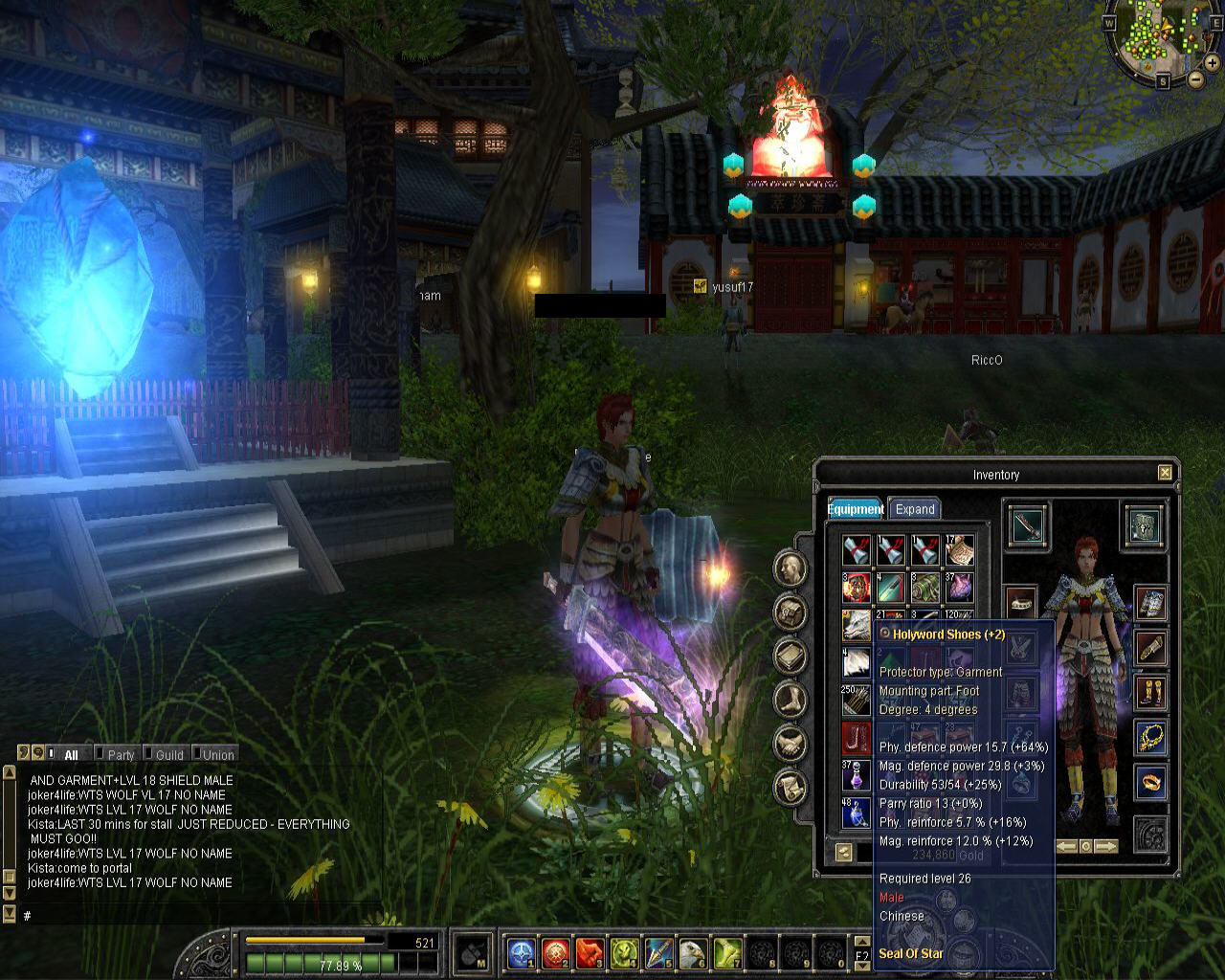
Task: Switch chat to the Party tab
Action: [120, 755]
